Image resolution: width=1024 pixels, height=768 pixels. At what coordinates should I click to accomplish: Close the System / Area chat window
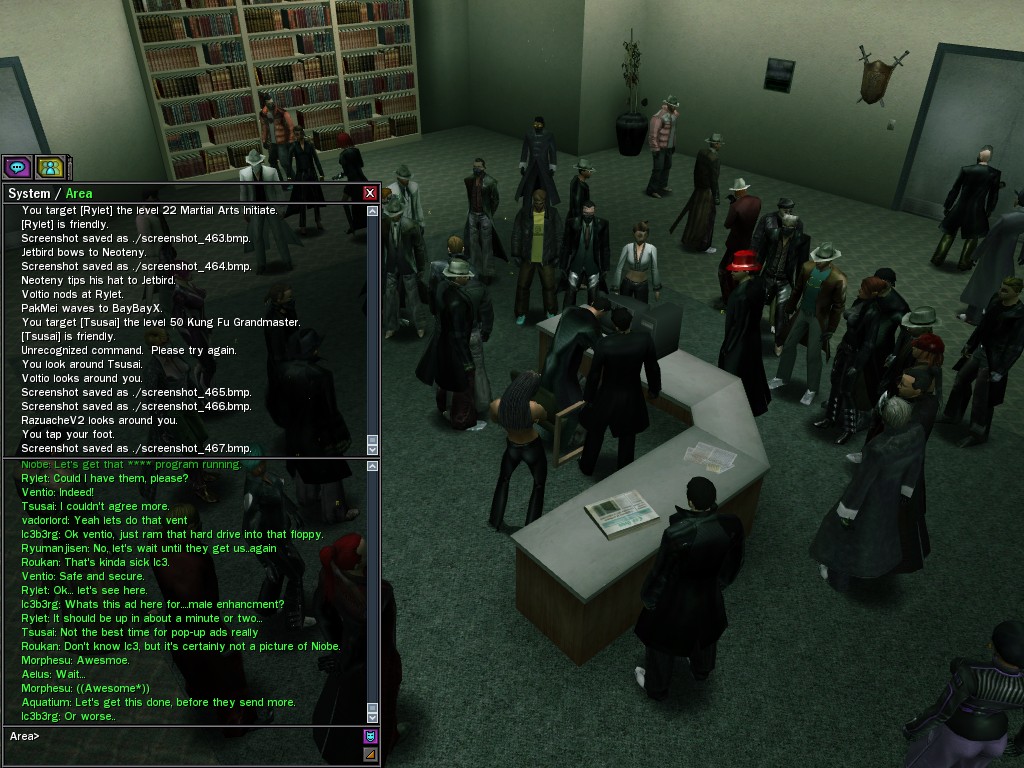[370, 193]
